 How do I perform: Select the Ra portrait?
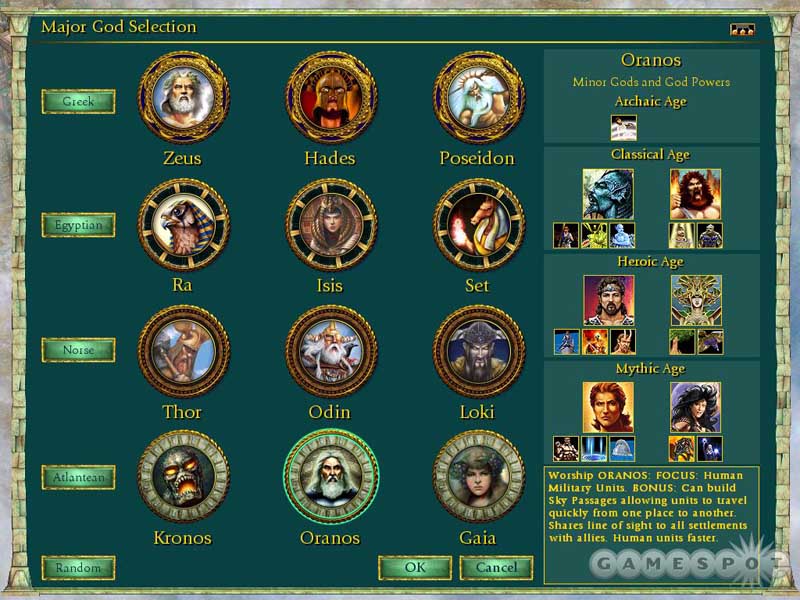tap(183, 224)
